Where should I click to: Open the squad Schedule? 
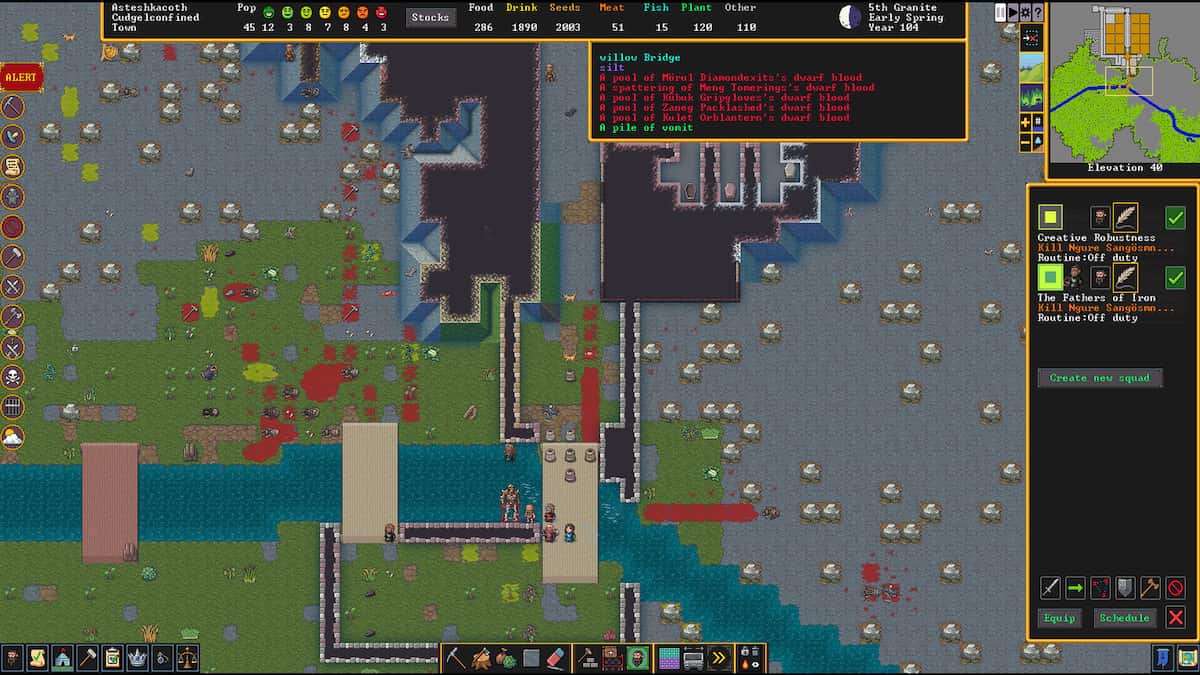point(1124,618)
